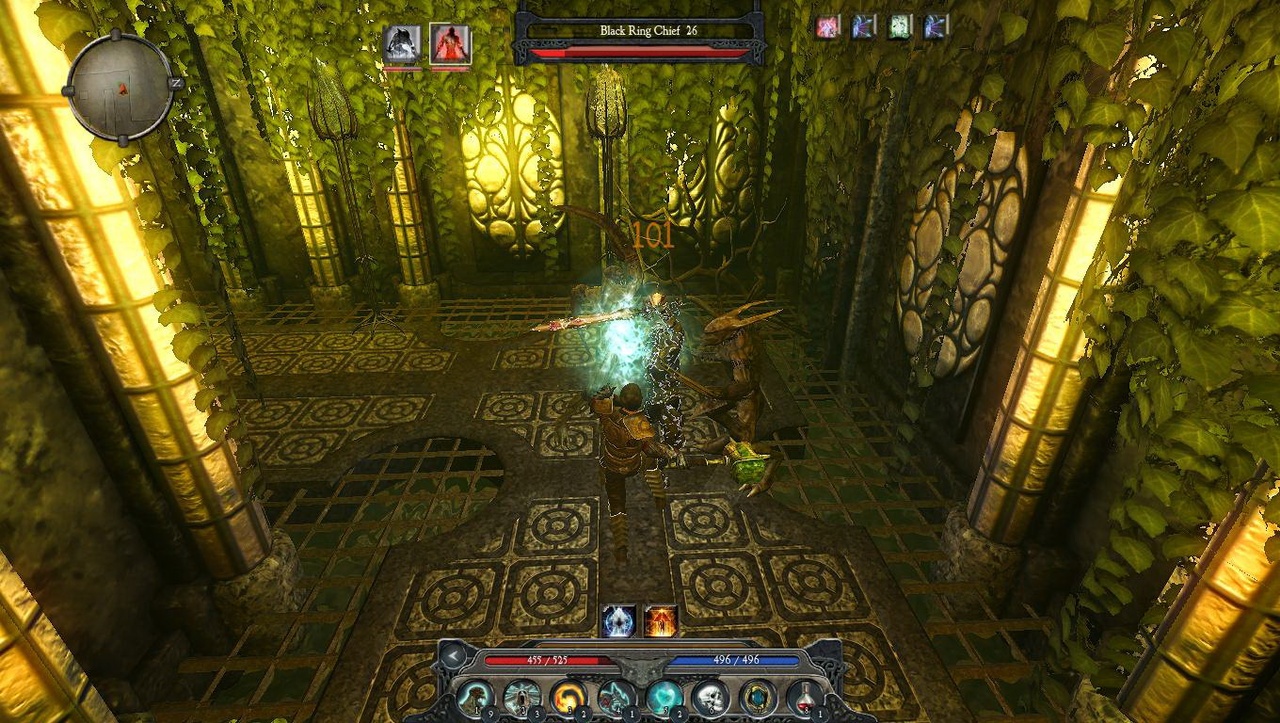Viewport: 1280px width, 723px height.
Task: Expand the second purple buff icon
Action: coord(862,28)
